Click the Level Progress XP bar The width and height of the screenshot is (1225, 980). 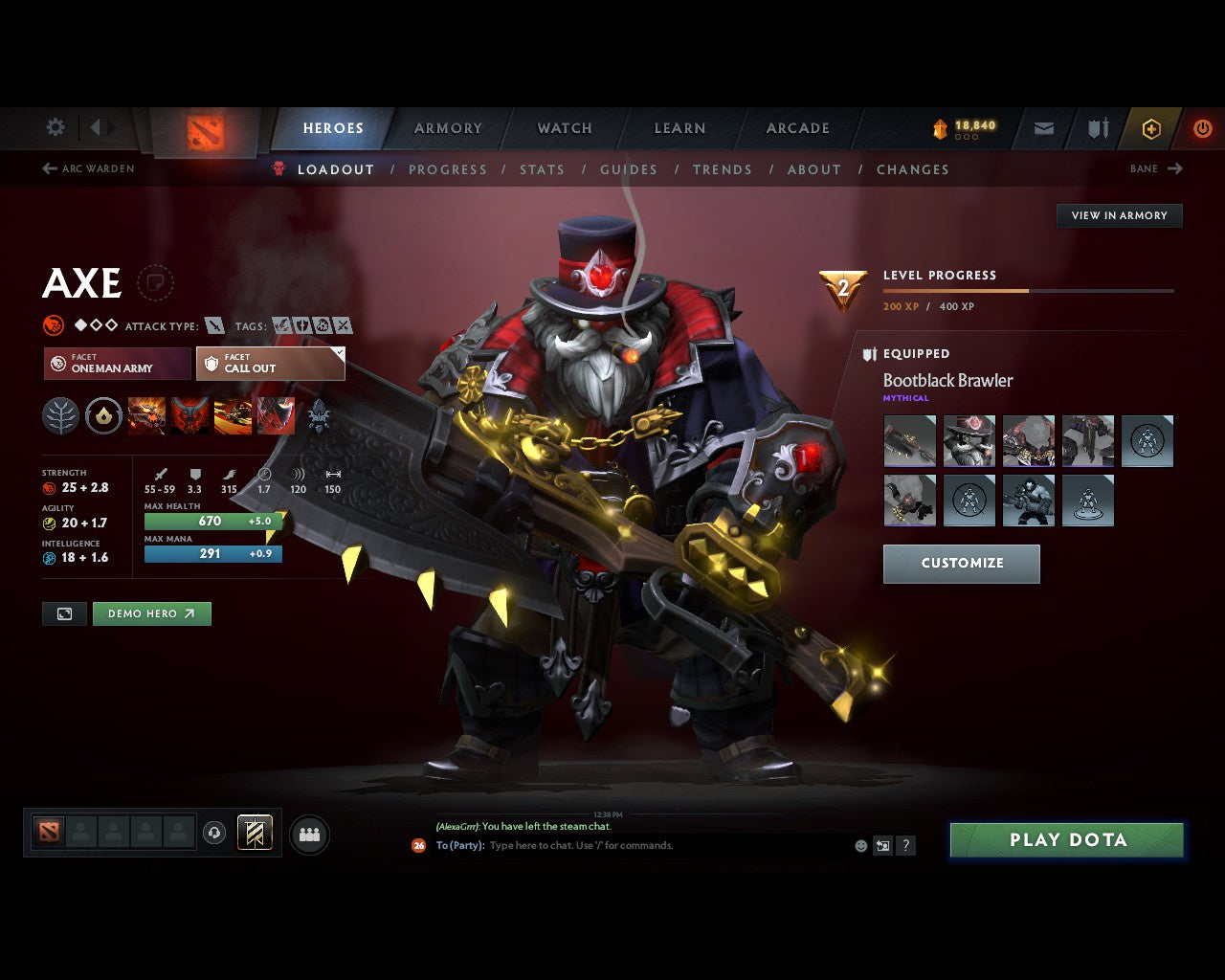(1029, 291)
